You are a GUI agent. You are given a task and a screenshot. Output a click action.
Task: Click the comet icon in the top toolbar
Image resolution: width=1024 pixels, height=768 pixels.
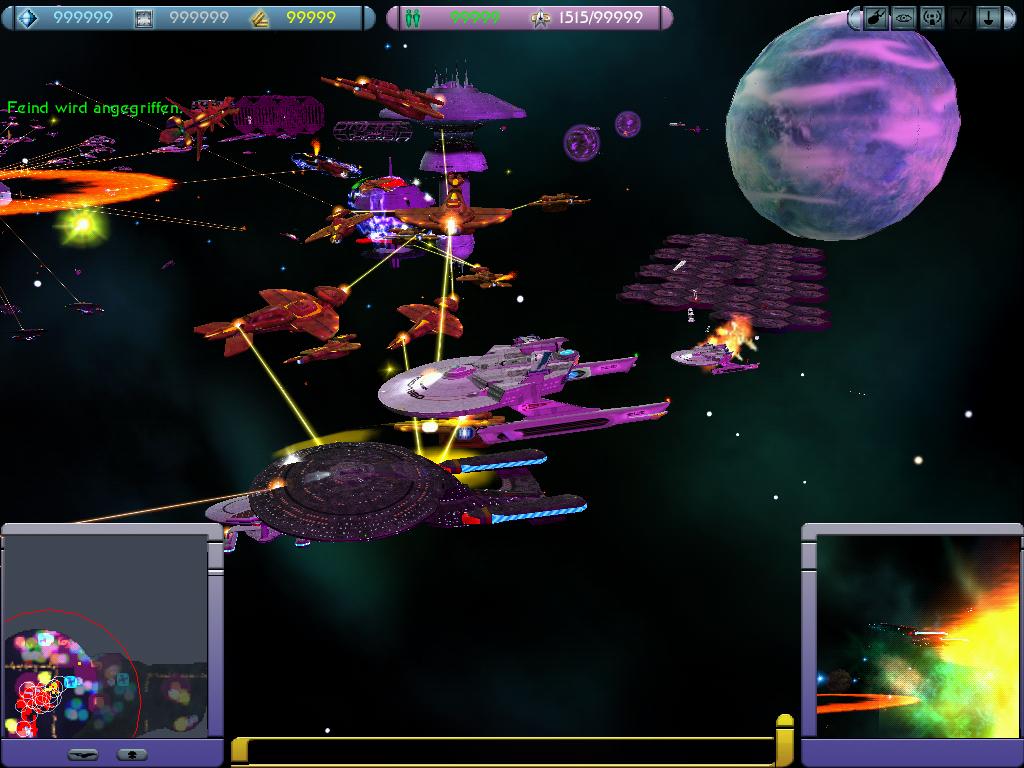[x=874, y=18]
